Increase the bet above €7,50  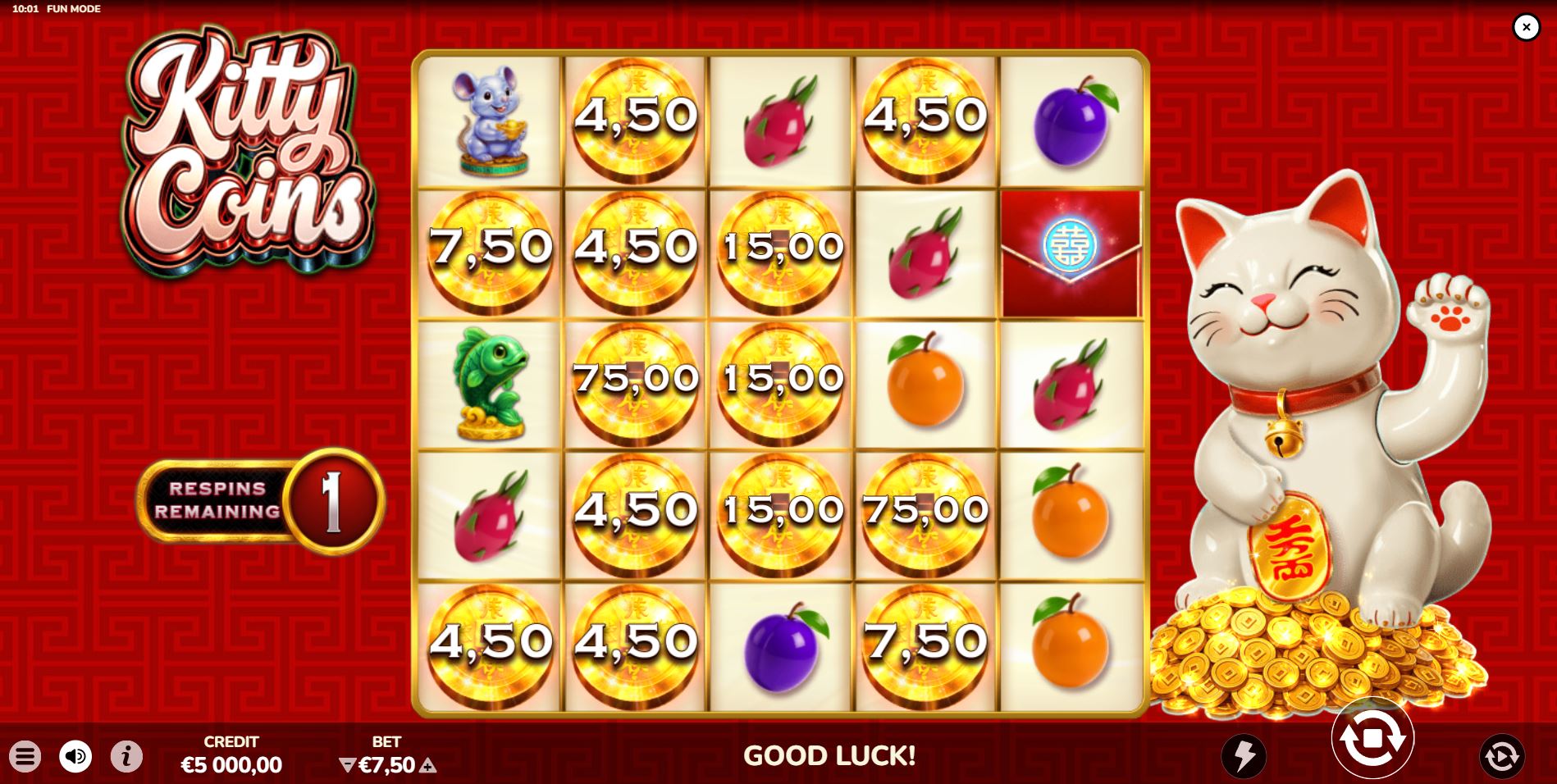click(x=427, y=765)
